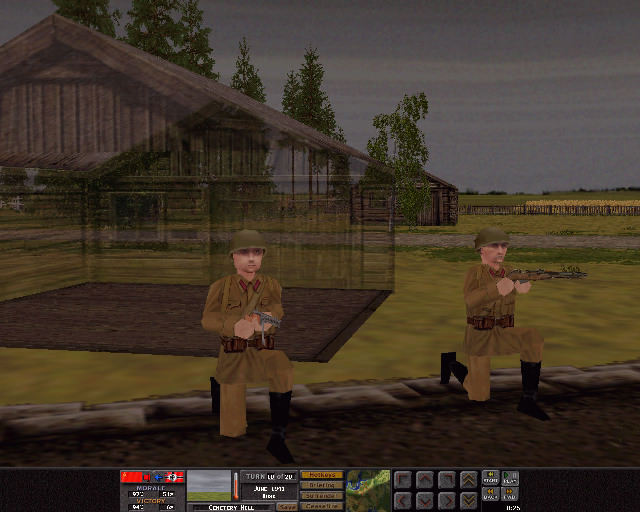Click the Surrender button
Viewport: 640px width, 512px height.
(321, 496)
